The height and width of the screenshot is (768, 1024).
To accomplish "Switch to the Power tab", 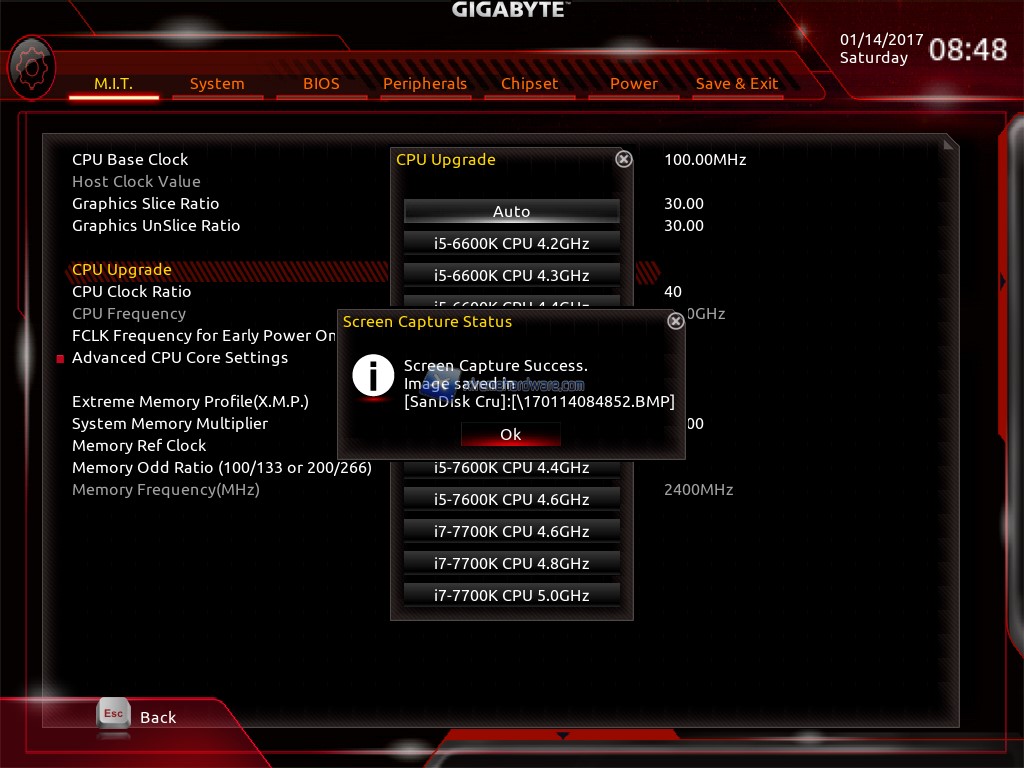I will 634,84.
